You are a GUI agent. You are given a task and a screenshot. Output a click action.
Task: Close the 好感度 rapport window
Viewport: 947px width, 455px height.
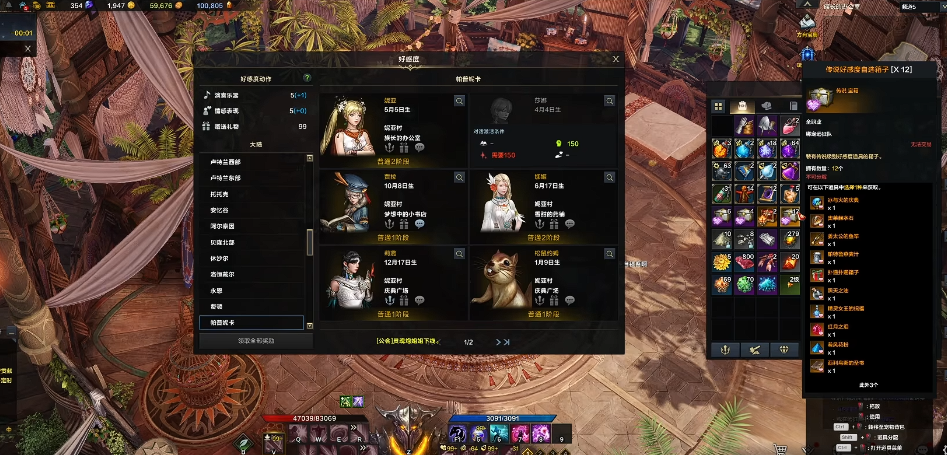click(x=616, y=60)
